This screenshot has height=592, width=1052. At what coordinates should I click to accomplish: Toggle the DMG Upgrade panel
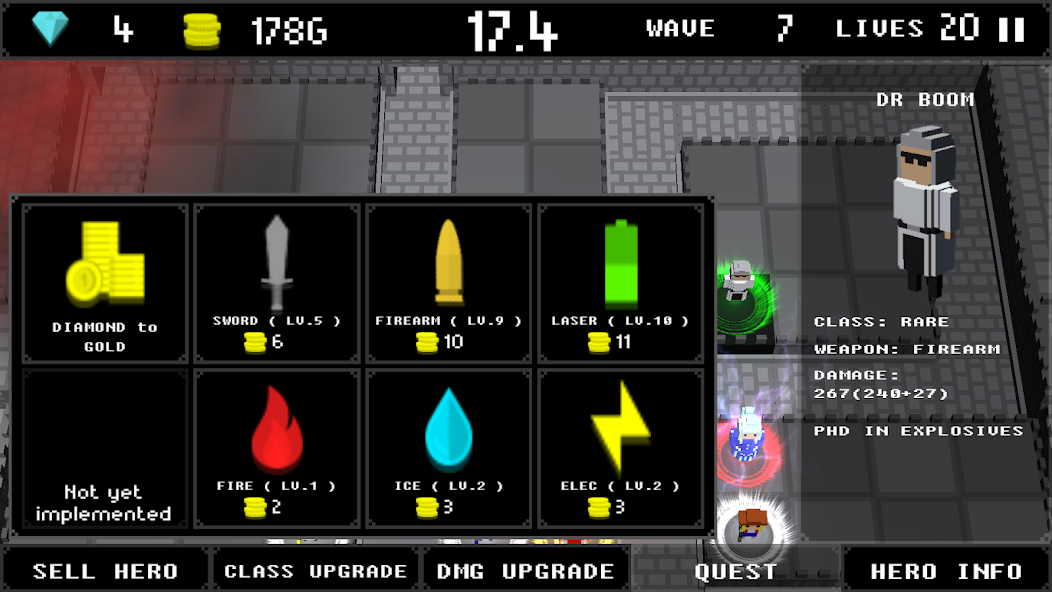point(526,571)
